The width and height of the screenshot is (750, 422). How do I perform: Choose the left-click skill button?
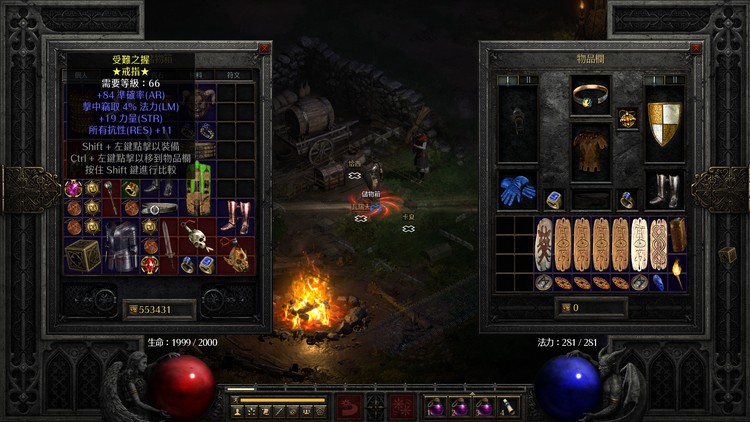point(349,407)
